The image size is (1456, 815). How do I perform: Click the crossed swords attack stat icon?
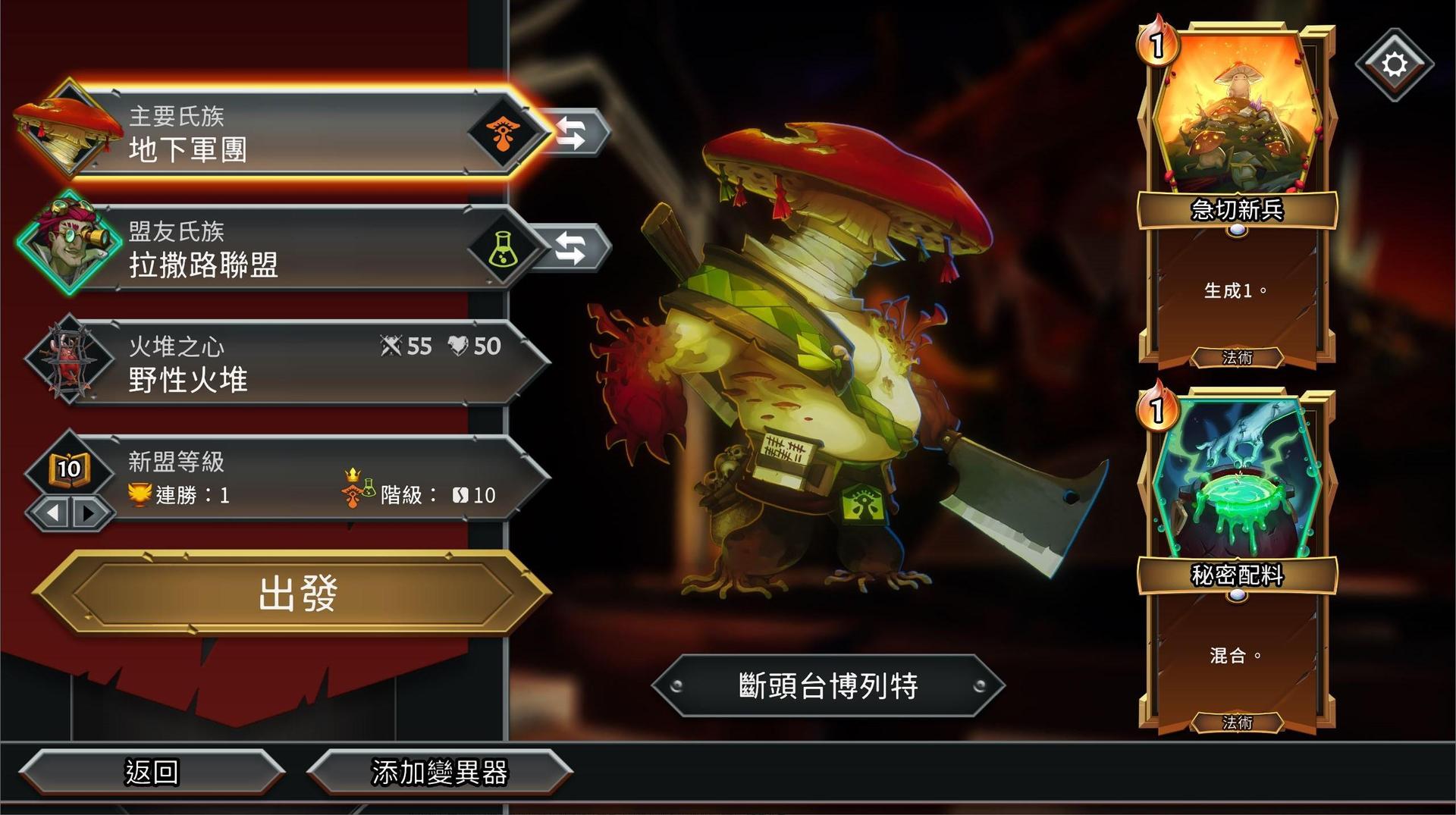point(389,347)
